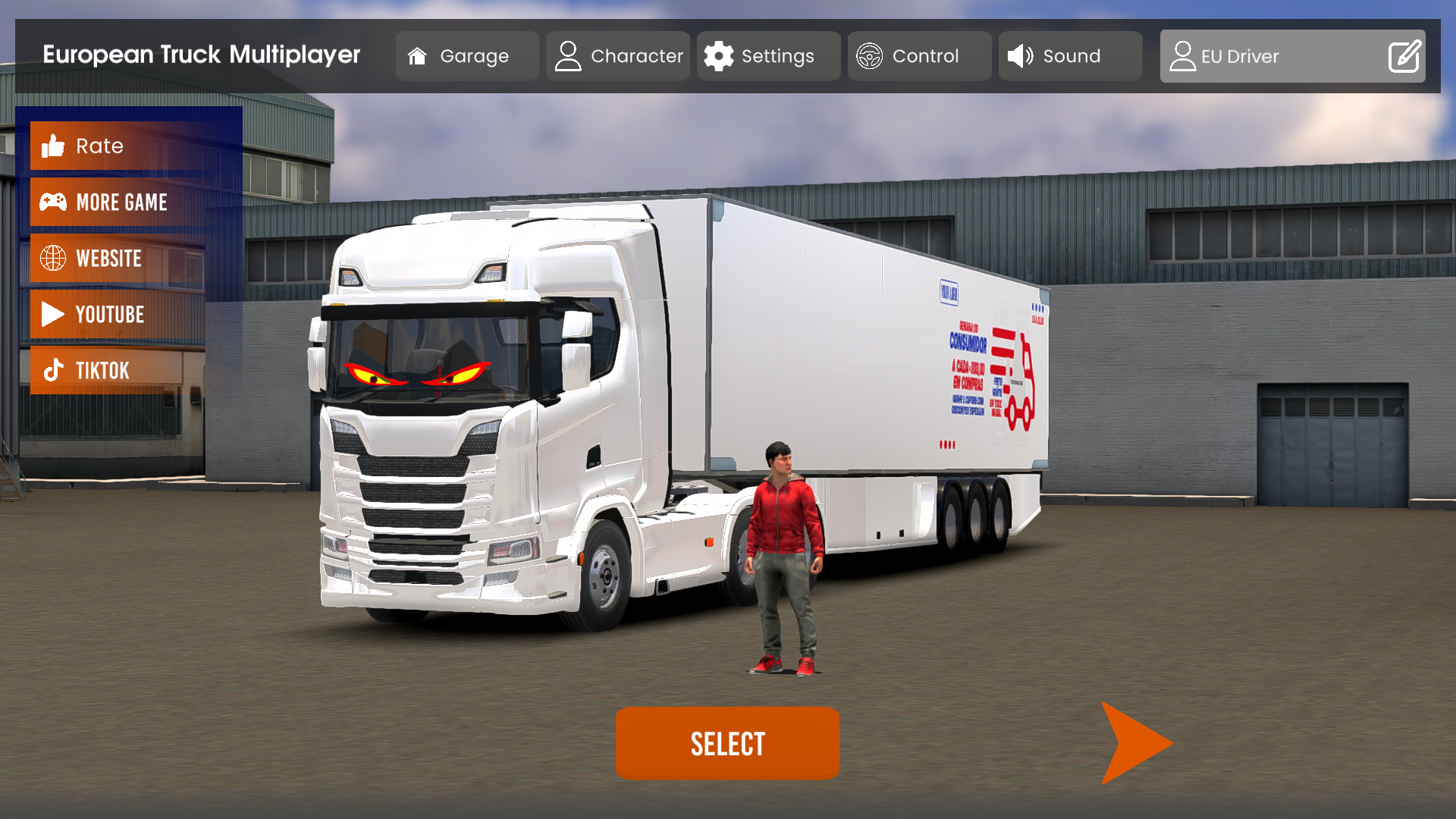Click the thumbs-up Rate icon
The height and width of the screenshot is (819, 1456).
[x=52, y=146]
